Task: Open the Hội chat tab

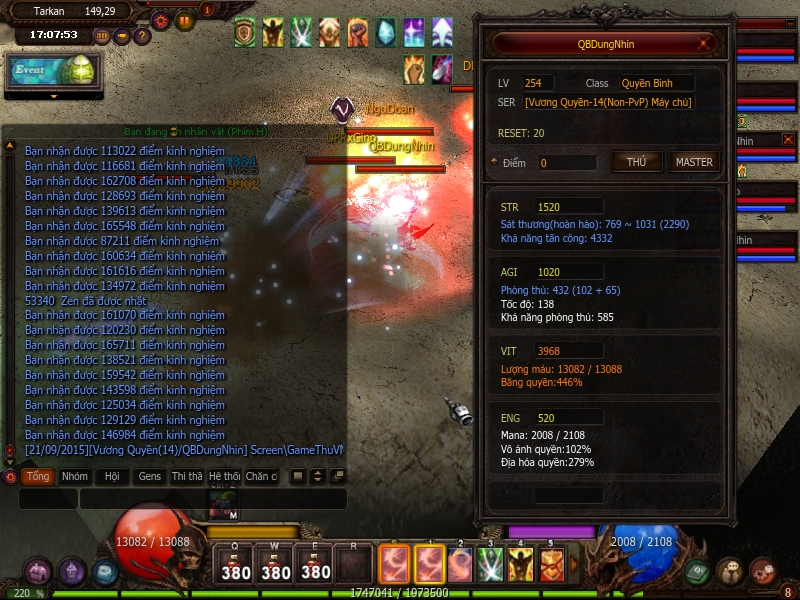Action: [x=112, y=477]
